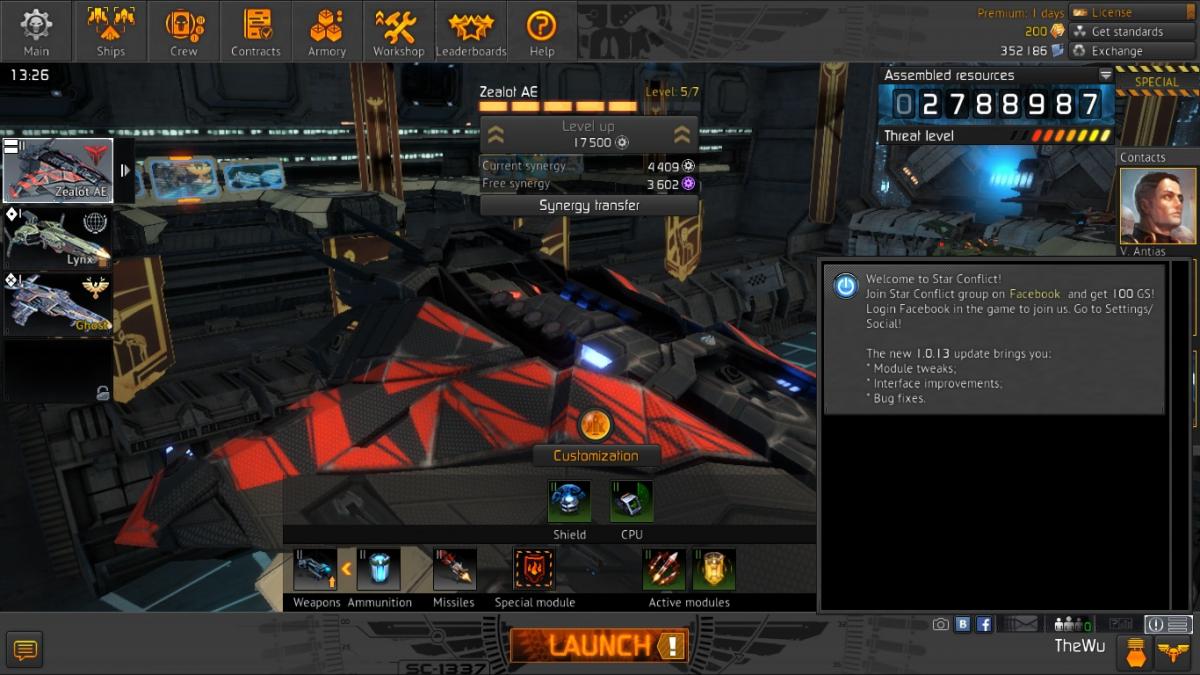Viewport: 1200px width, 675px height.
Task: Open the Main menu tab
Action: tap(36, 32)
